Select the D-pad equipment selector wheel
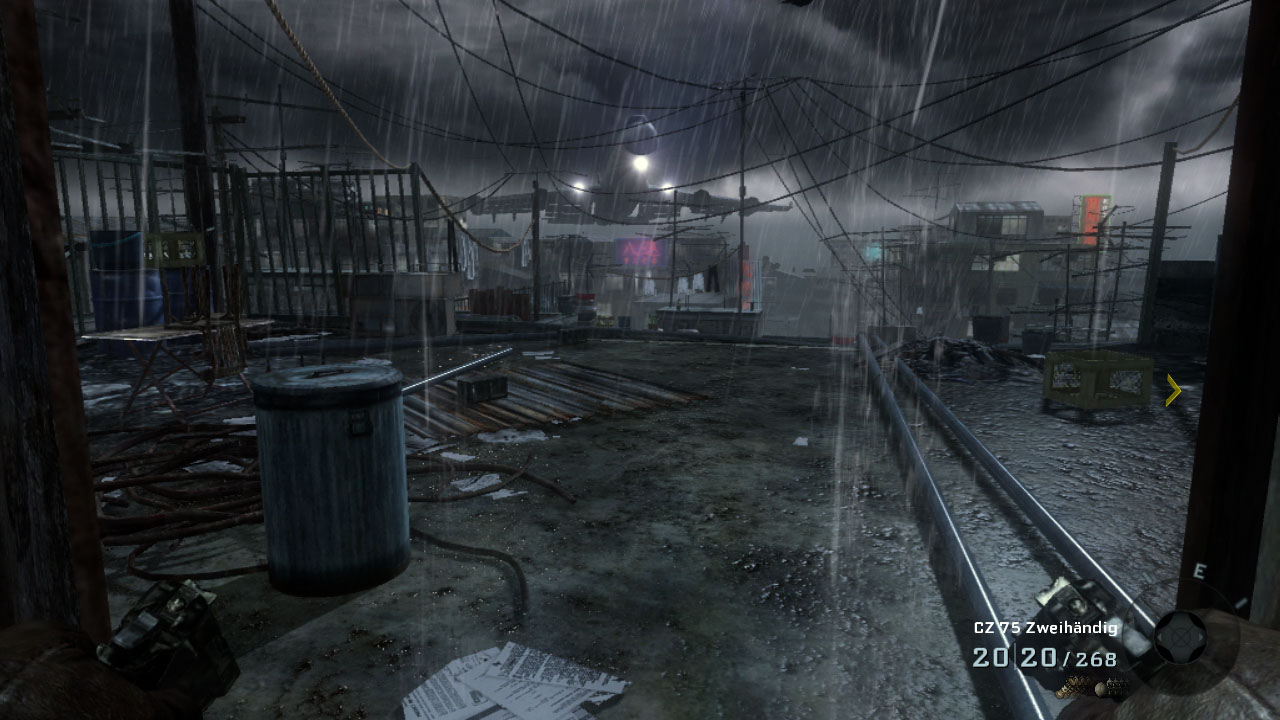Image resolution: width=1280 pixels, height=720 pixels. [1180, 637]
